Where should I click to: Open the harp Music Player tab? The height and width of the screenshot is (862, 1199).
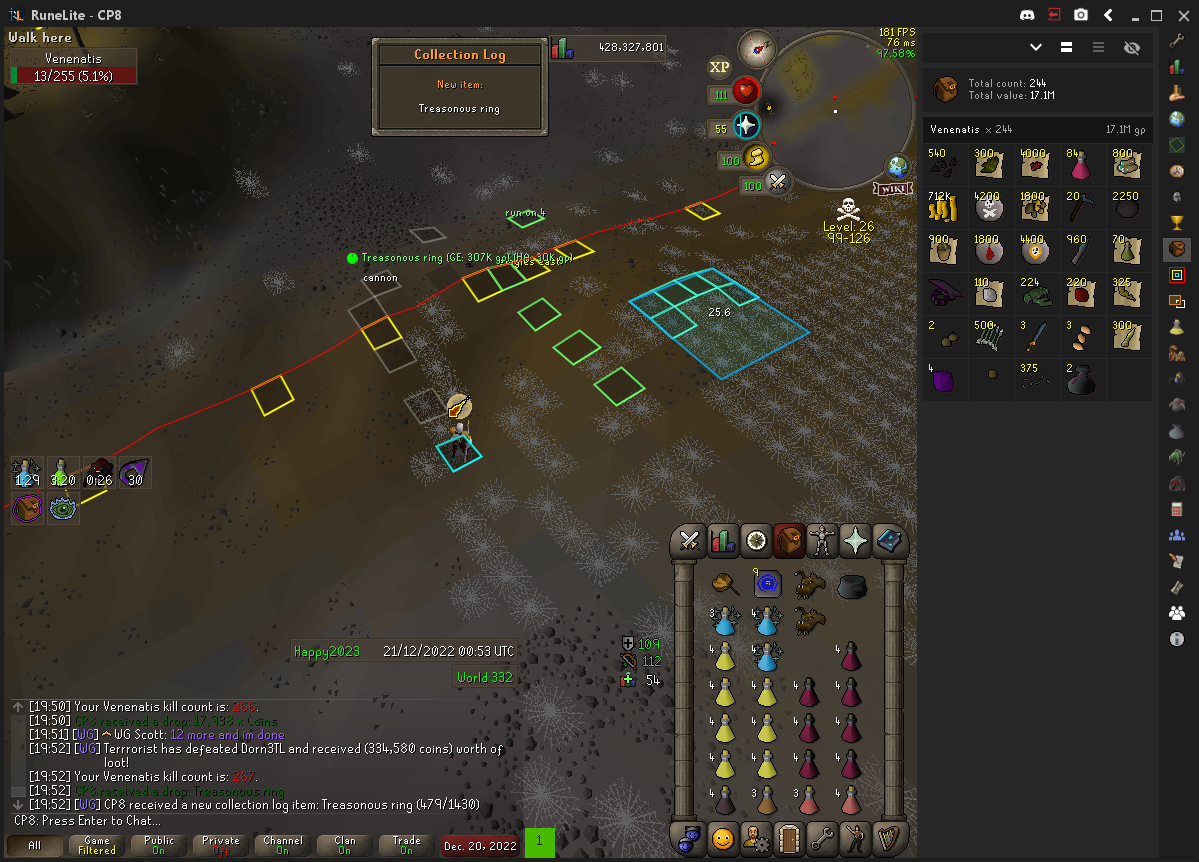890,837
